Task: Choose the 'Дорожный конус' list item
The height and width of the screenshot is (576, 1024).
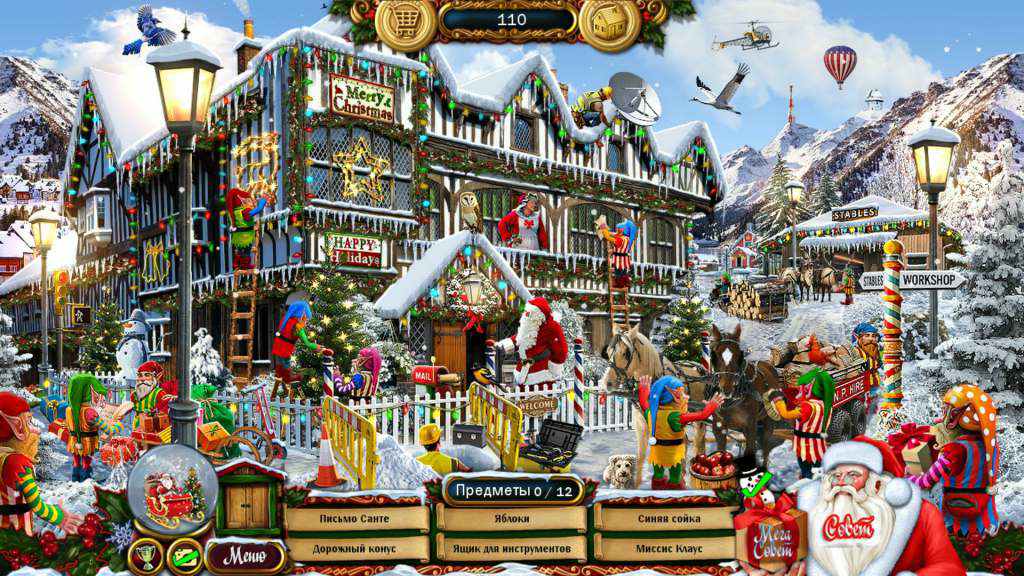Action: tap(357, 549)
